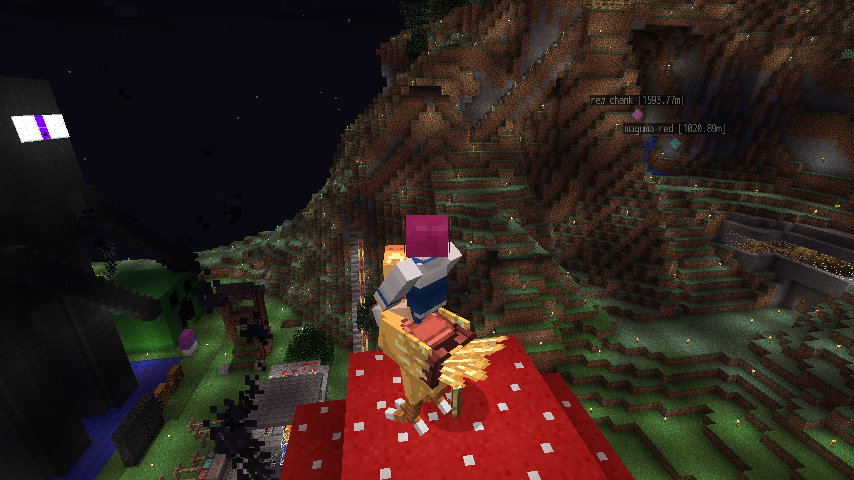Select the teal diamond waypoint marker
This screenshot has width=854, height=480.
675,144
